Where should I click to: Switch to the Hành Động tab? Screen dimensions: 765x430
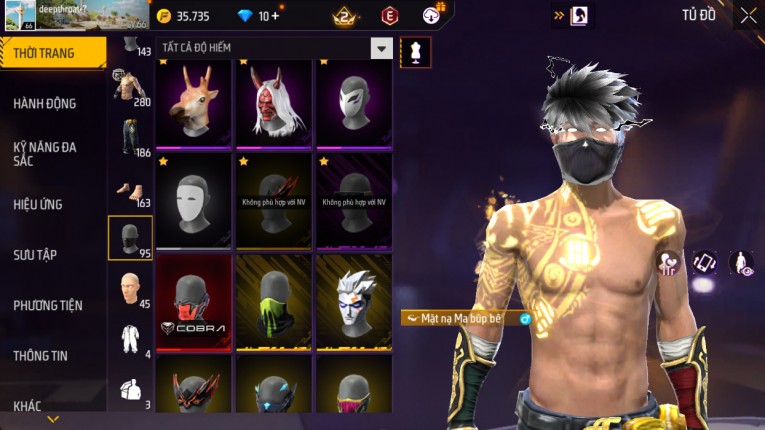[45, 103]
